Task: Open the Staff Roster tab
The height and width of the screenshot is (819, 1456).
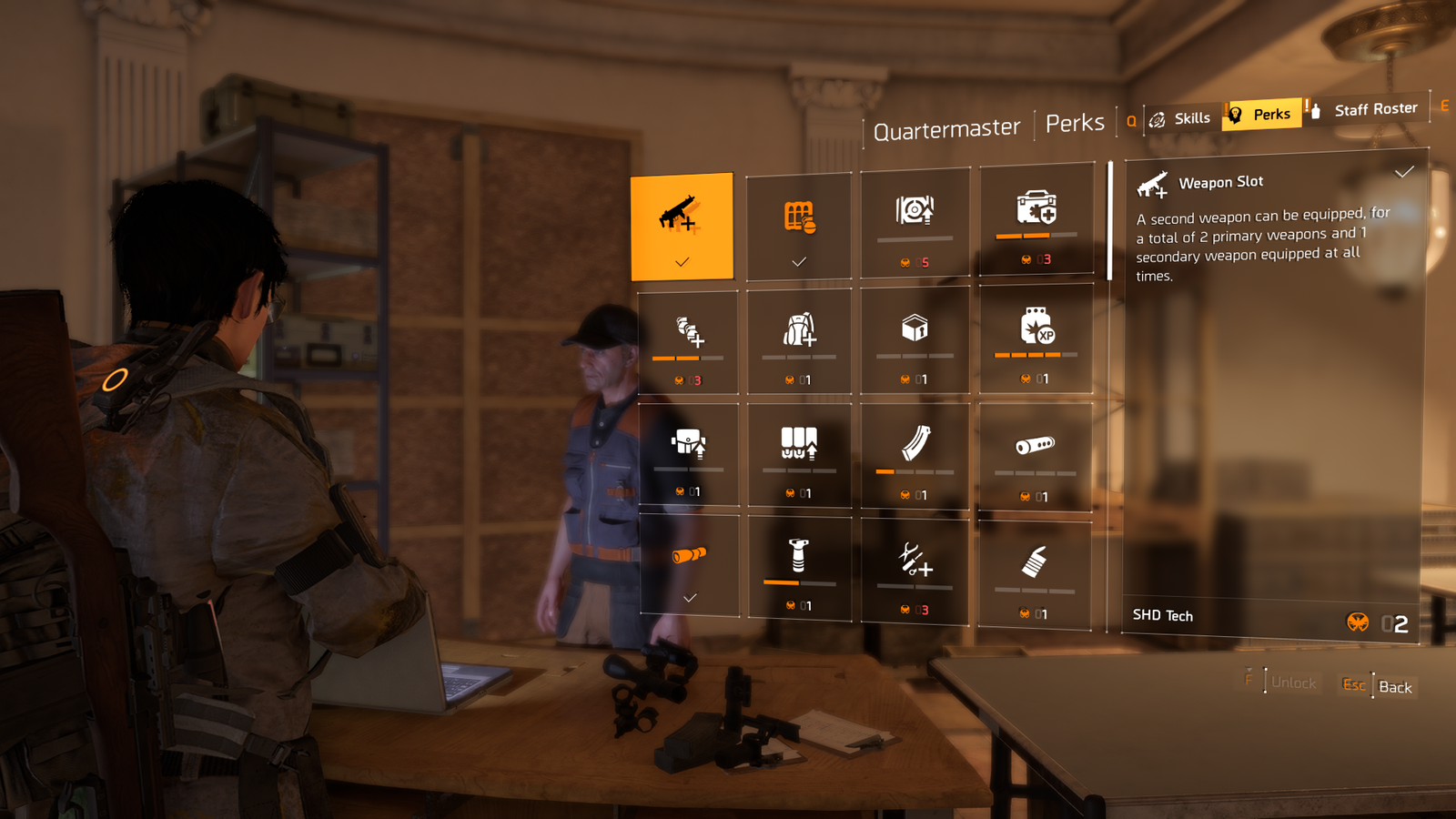Action: [x=1365, y=109]
